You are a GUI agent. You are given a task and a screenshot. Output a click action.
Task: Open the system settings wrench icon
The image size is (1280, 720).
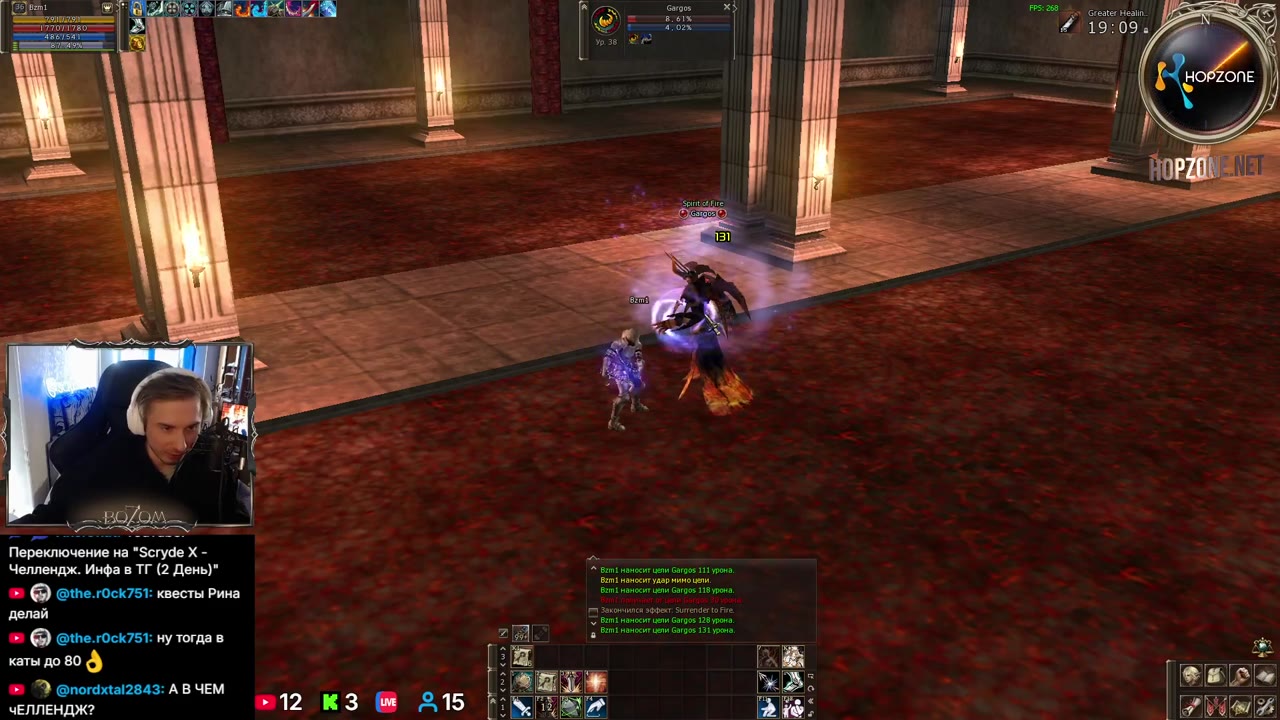(x=1265, y=706)
